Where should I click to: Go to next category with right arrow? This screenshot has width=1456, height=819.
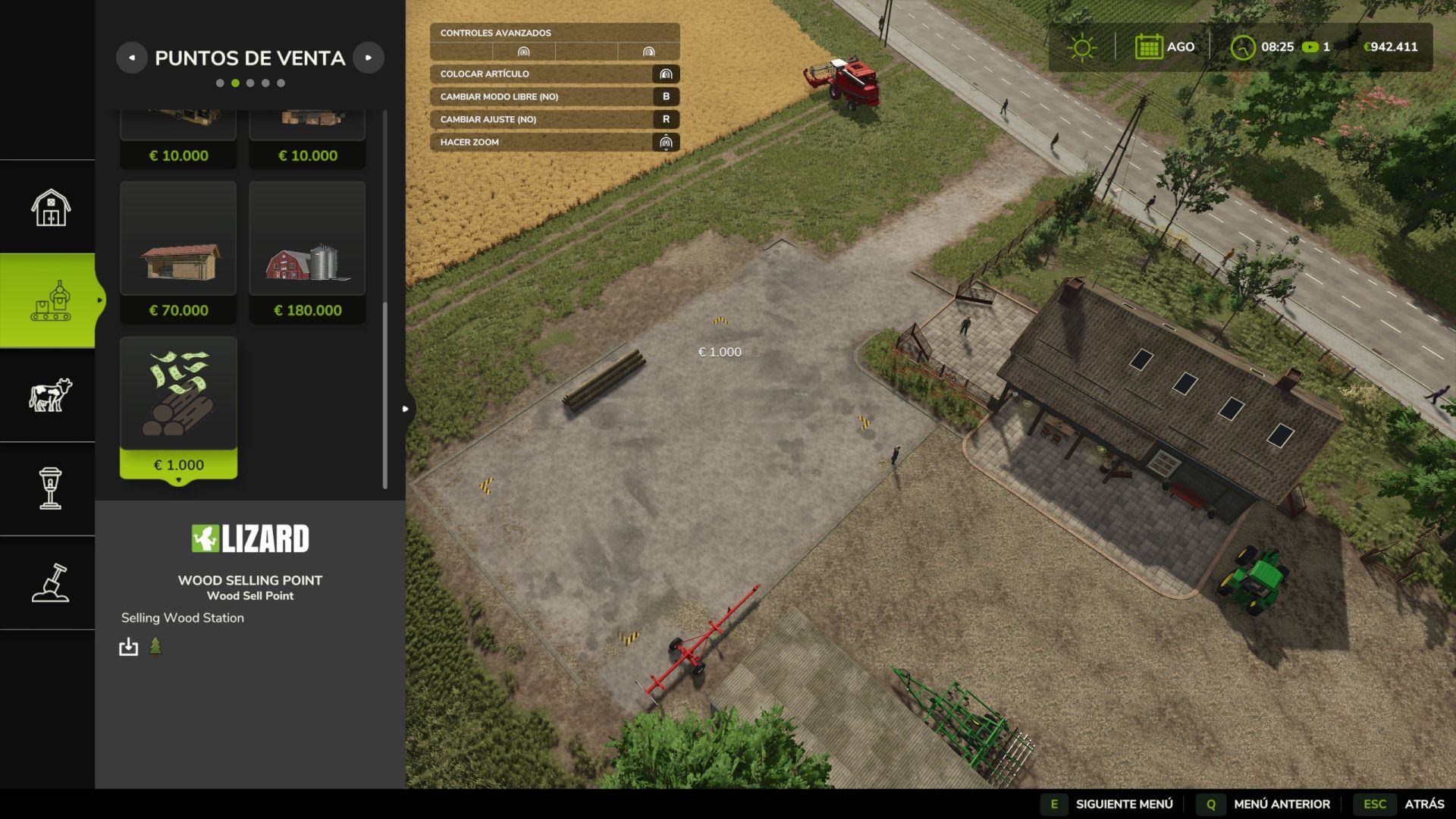[x=369, y=58]
